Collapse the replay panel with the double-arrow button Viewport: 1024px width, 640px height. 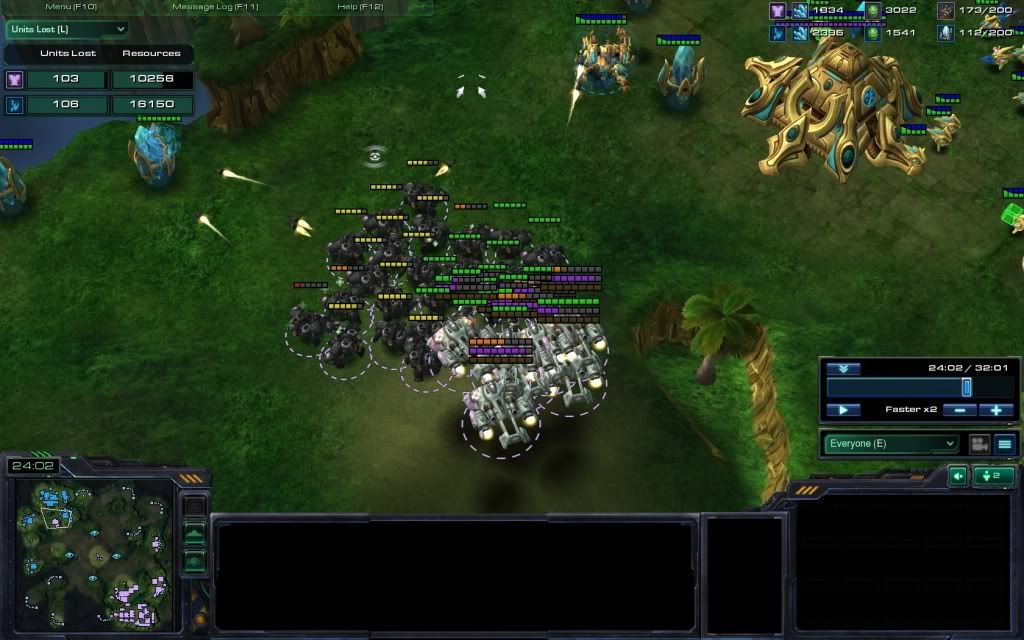coord(843,368)
